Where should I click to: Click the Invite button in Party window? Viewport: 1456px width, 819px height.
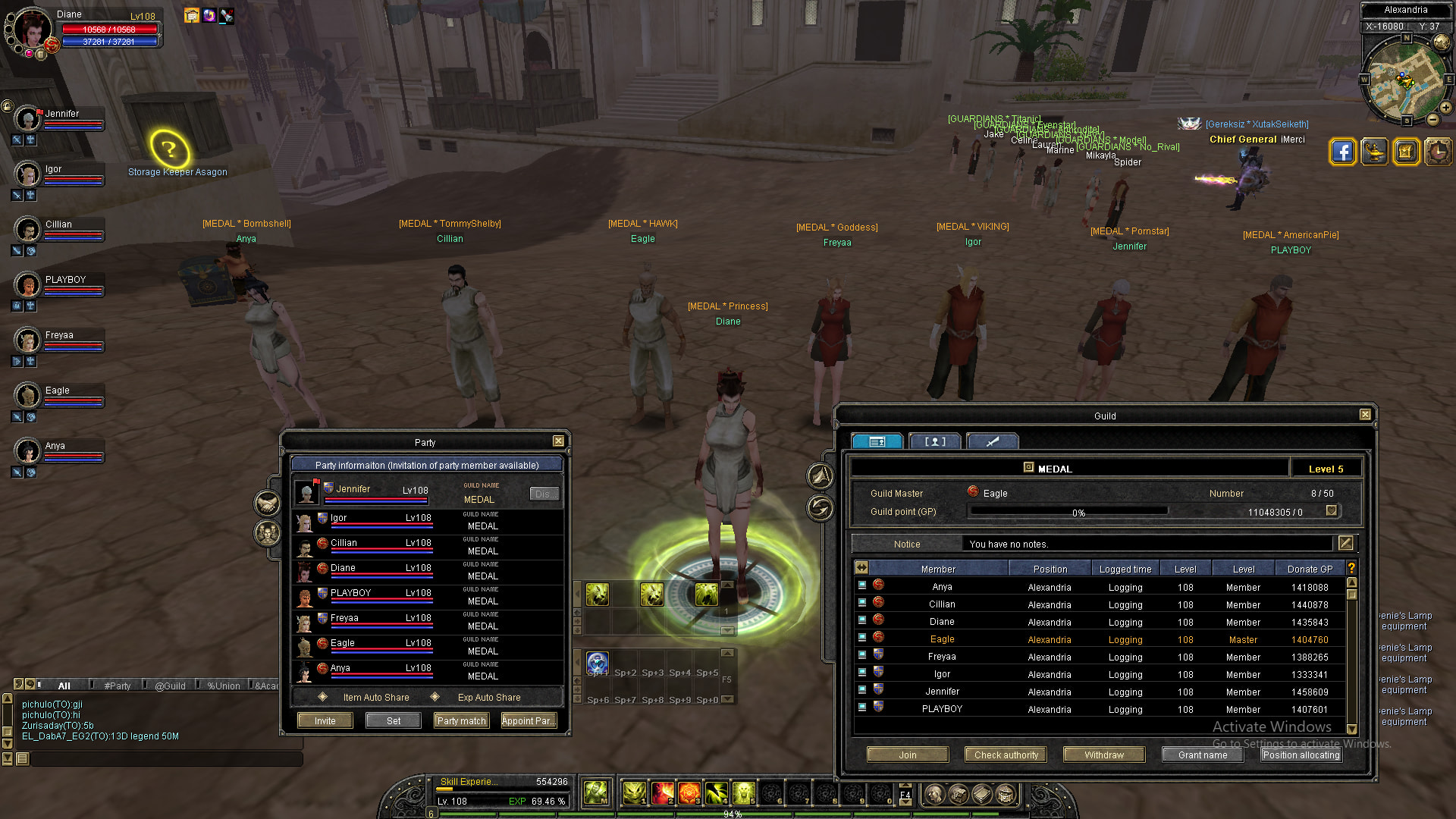pyautogui.click(x=325, y=720)
